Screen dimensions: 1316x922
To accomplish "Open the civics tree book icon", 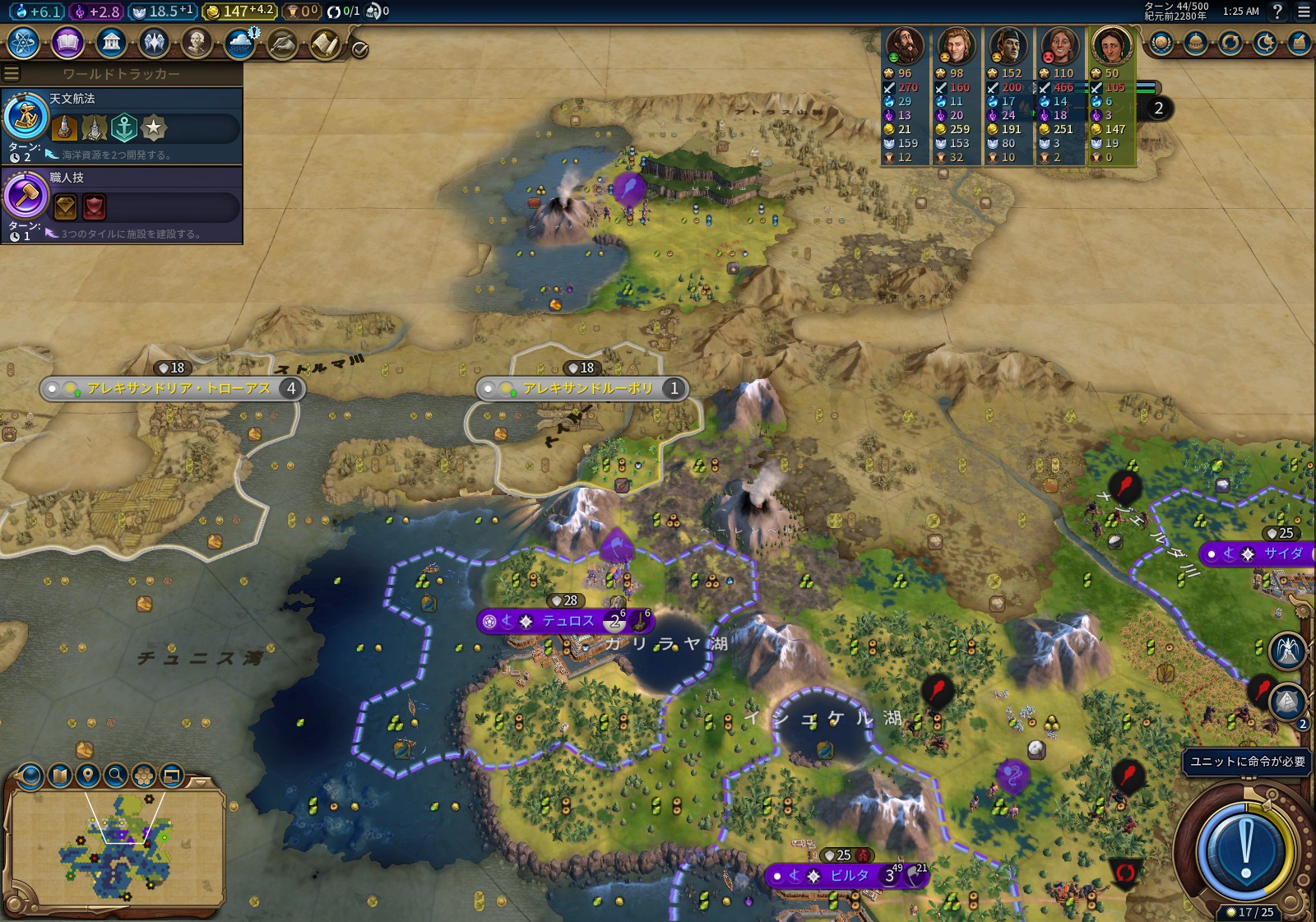I will (x=67, y=42).
